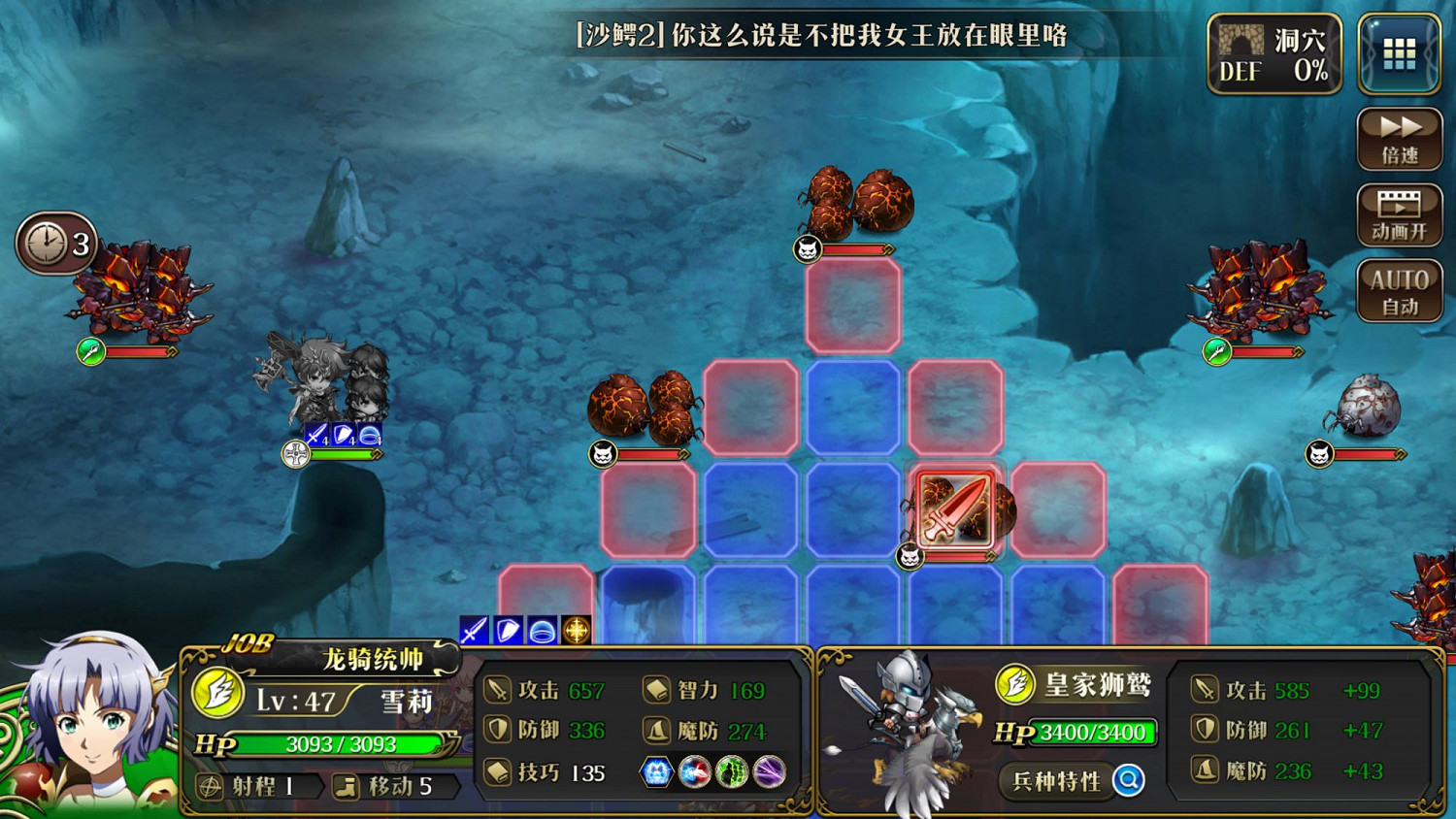Viewport: 1456px width, 819px height.
Task: Toggle the 动画开 animation setting
Action: click(1399, 214)
